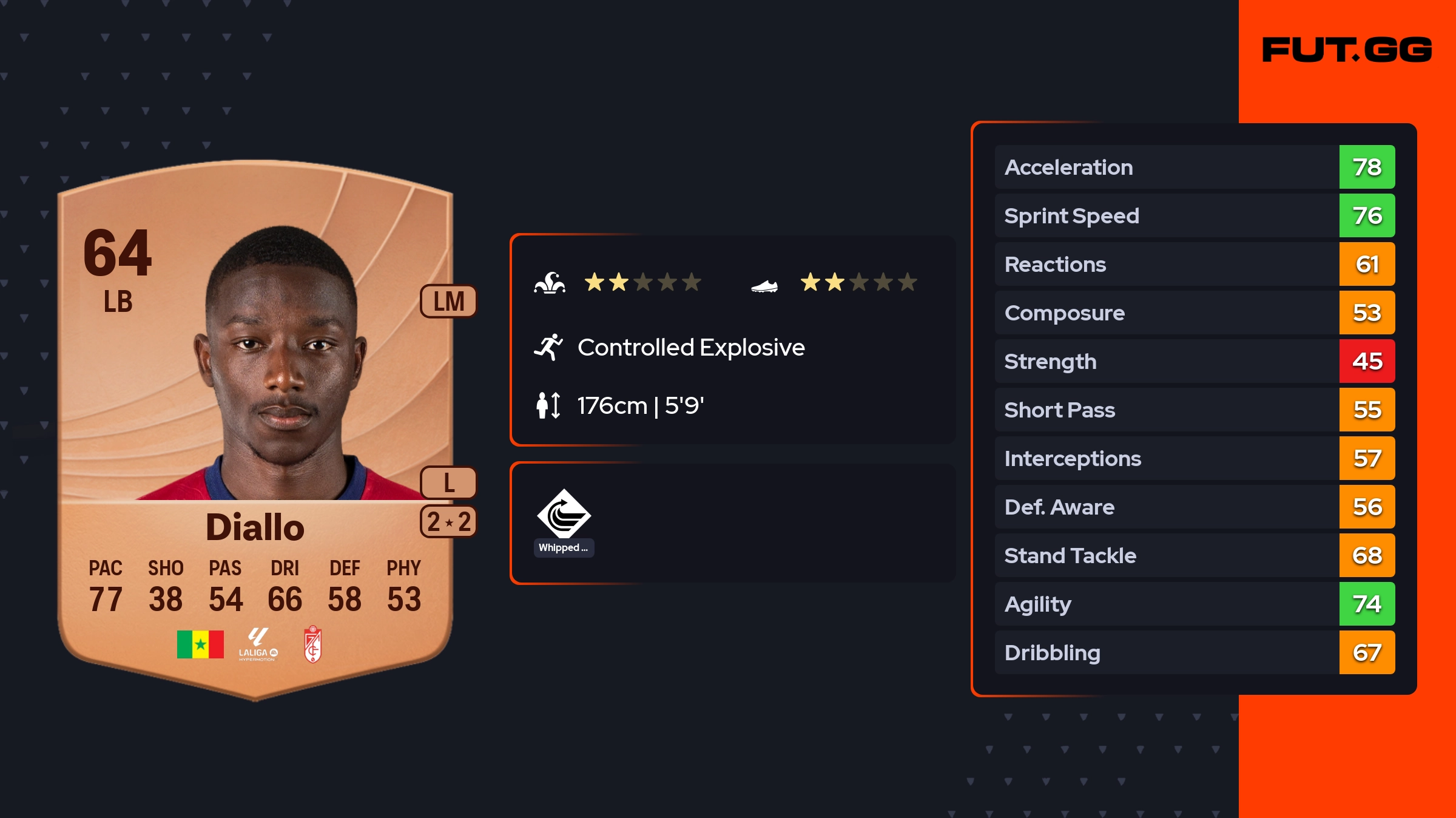Select the Strength stat row
This screenshot has width=1456, height=818.
1194,361
